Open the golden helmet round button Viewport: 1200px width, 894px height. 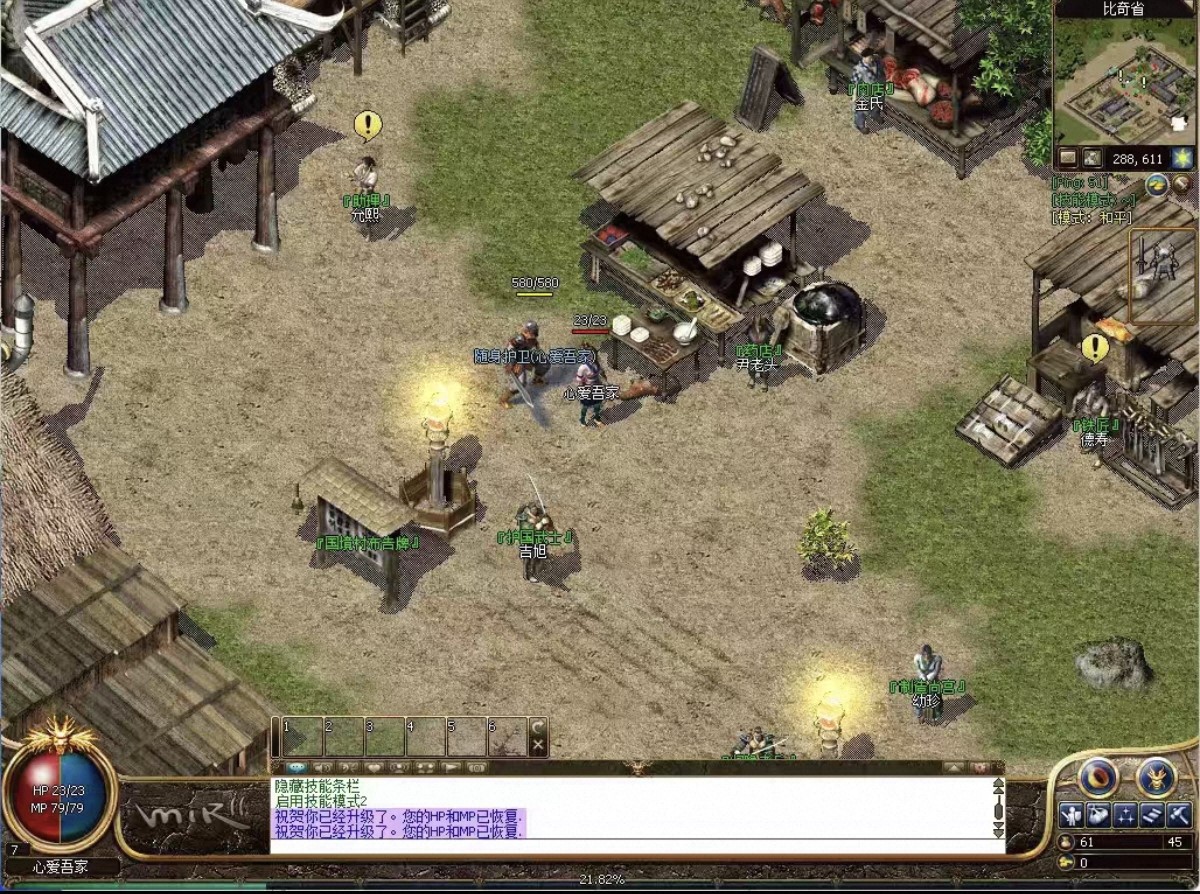[x=1156, y=777]
